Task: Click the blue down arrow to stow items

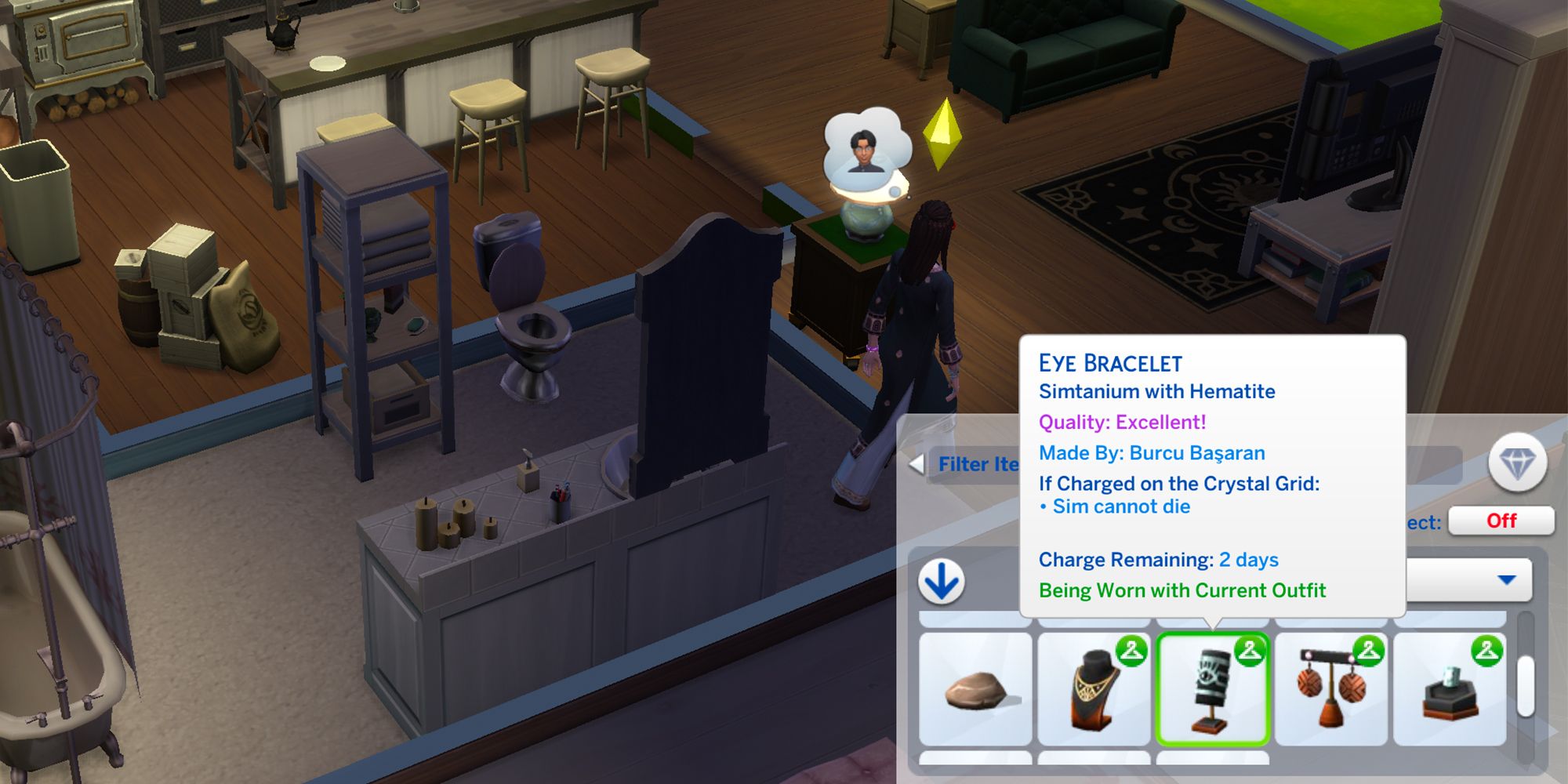Action: (941, 580)
